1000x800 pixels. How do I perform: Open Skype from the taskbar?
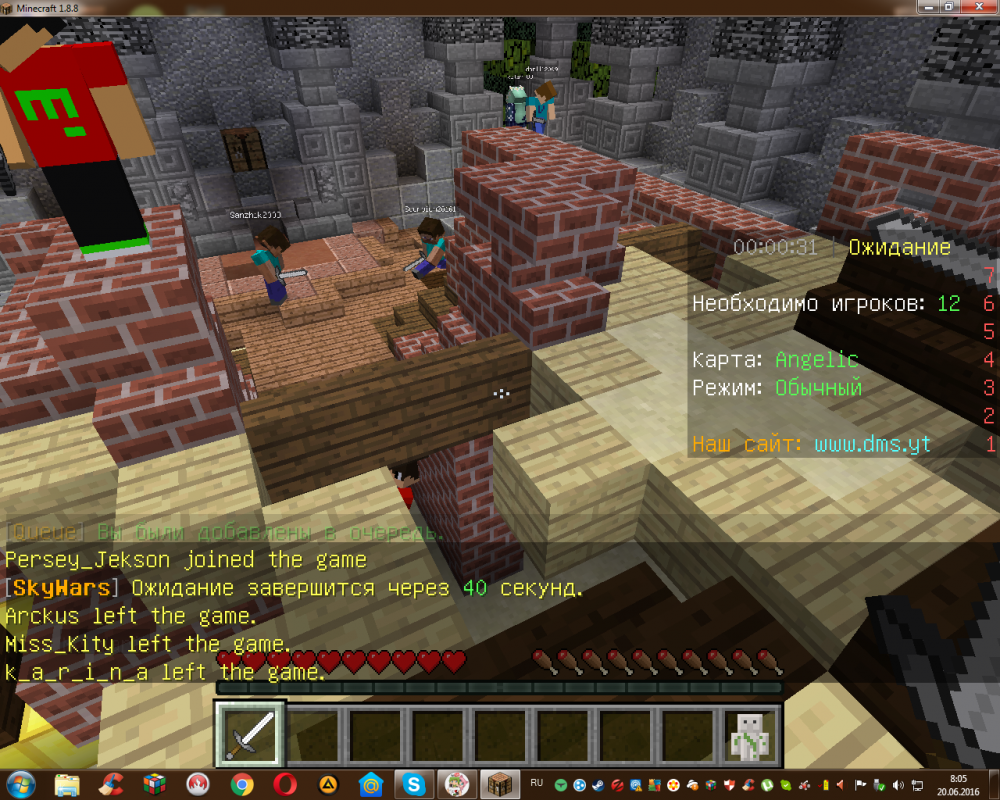click(412, 784)
